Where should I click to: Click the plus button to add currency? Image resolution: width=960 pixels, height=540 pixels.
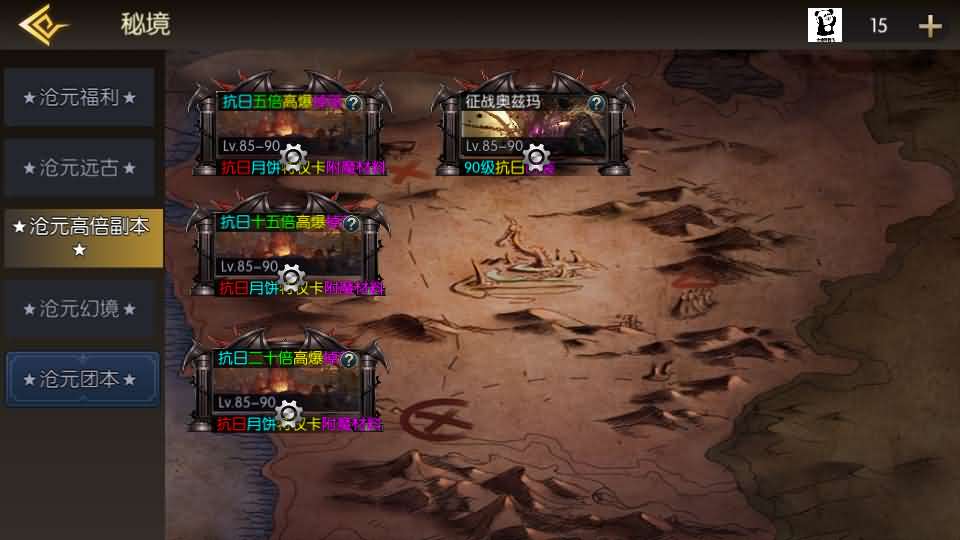[930, 26]
